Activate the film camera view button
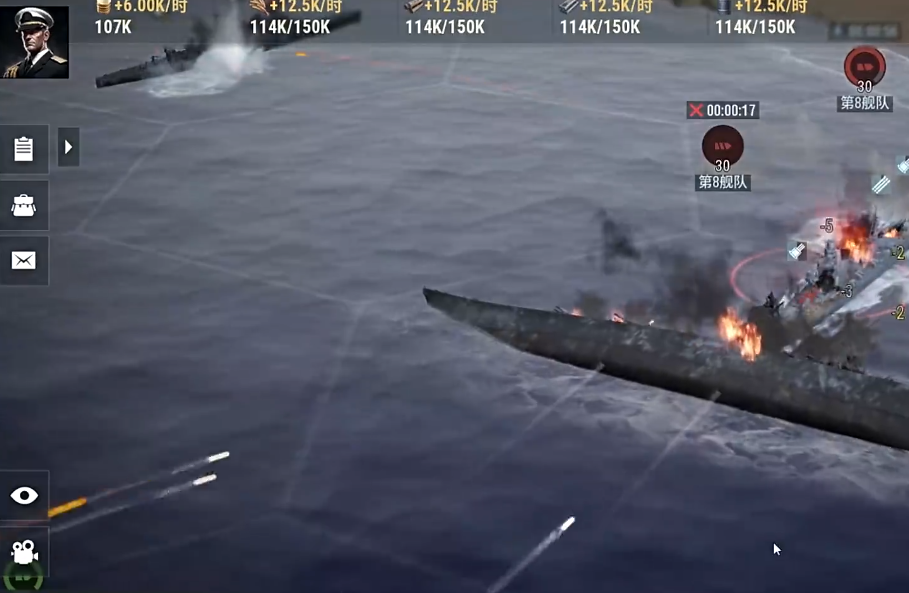909x593 pixels. (24, 552)
